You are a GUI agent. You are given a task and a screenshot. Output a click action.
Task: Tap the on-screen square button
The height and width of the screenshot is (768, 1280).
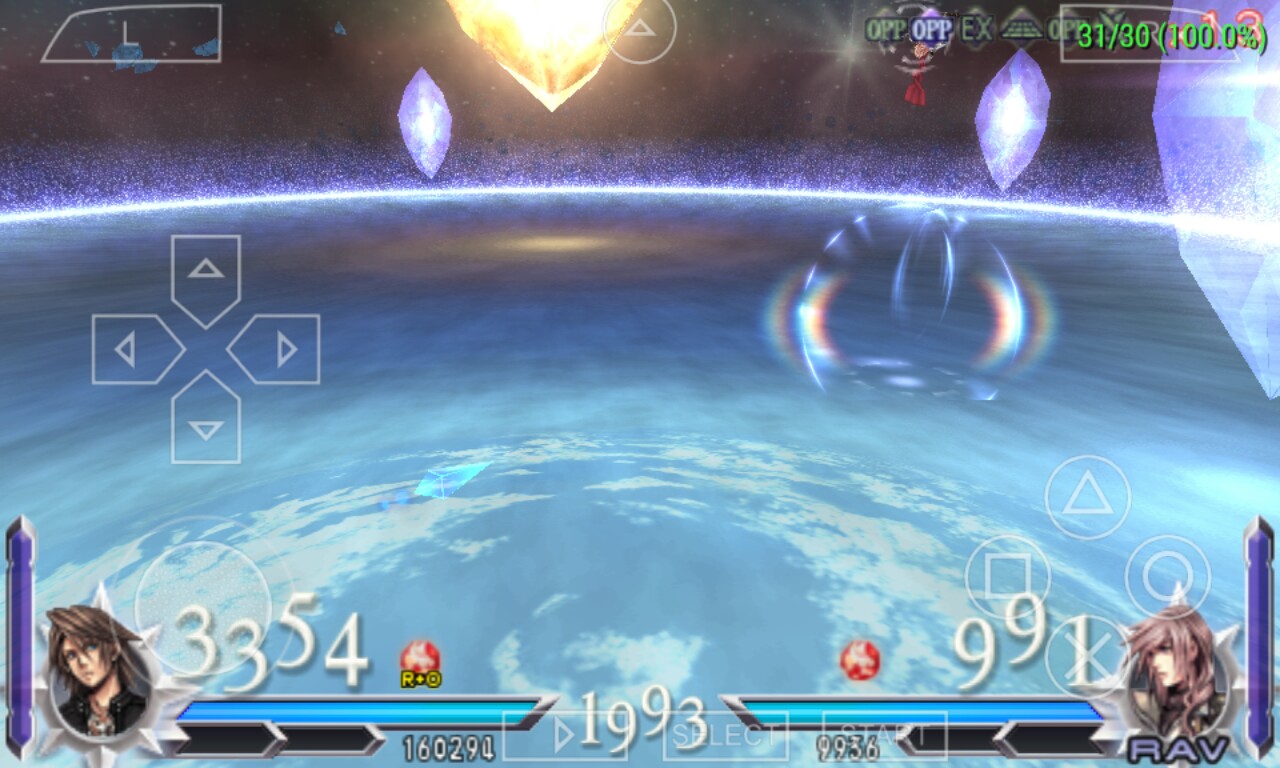click(x=1008, y=577)
